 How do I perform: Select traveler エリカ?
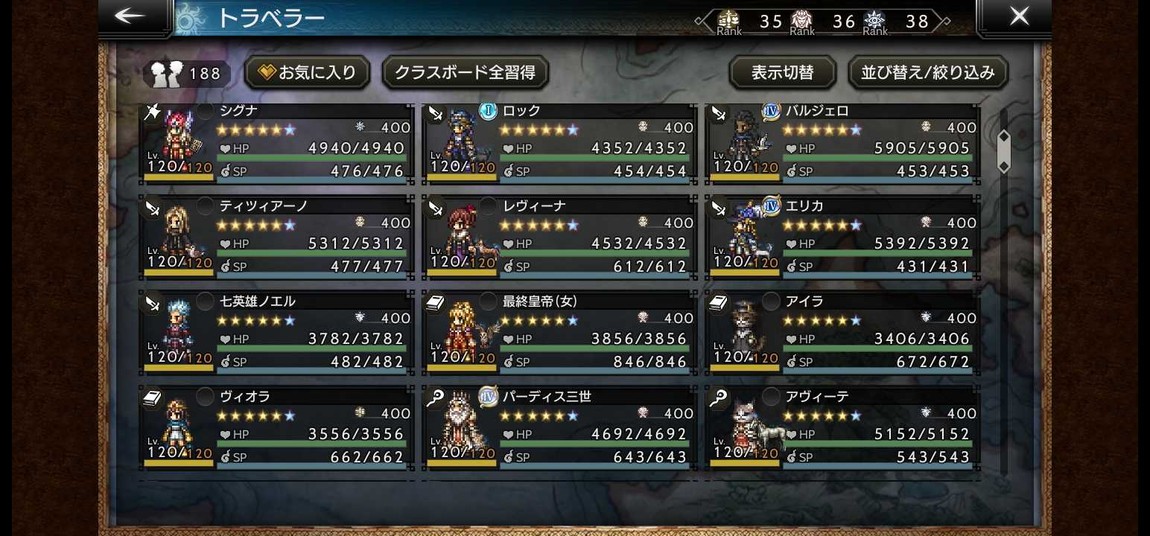(843, 239)
